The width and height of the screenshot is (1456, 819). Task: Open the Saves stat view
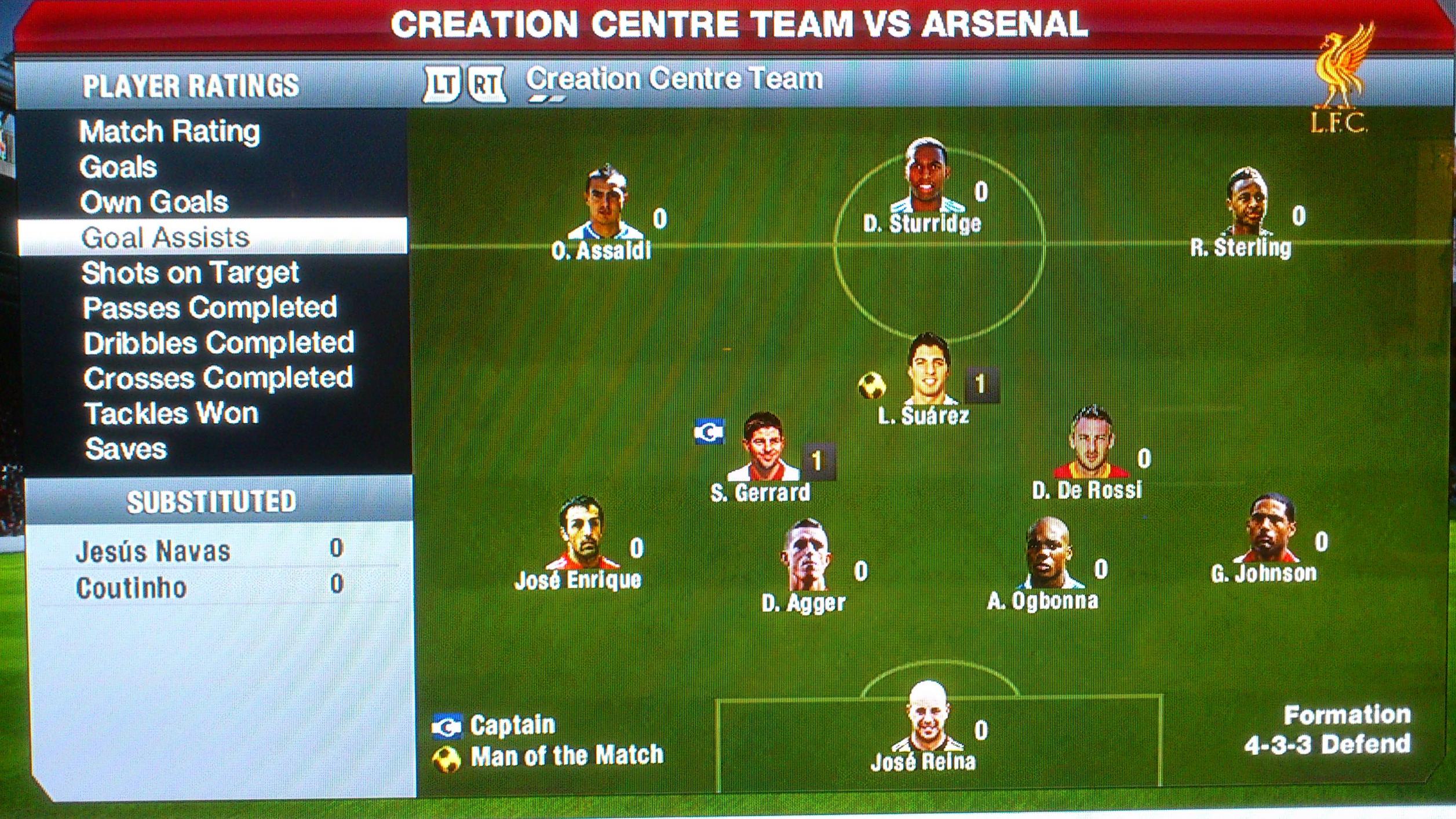pos(126,449)
